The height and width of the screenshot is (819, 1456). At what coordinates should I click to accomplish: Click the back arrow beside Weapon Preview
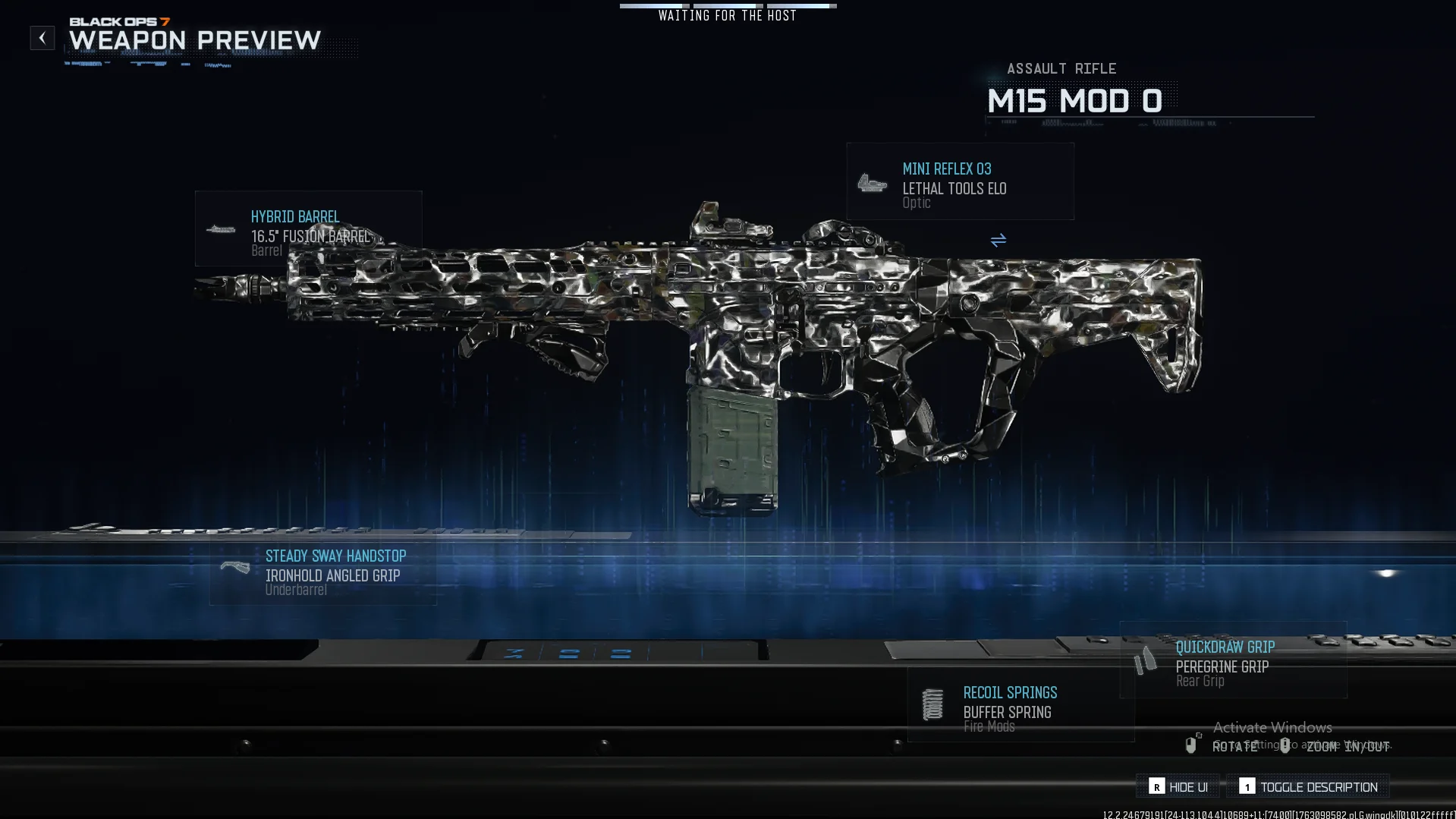(42, 37)
